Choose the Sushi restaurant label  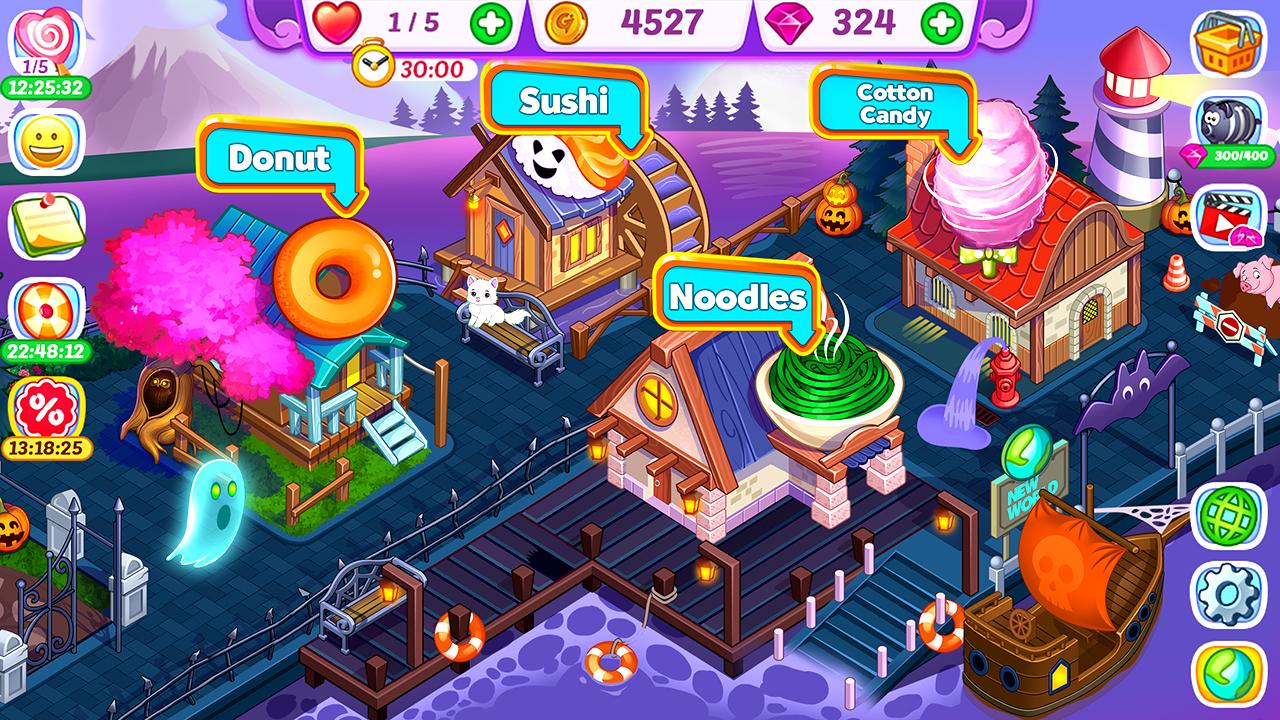[x=563, y=101]
